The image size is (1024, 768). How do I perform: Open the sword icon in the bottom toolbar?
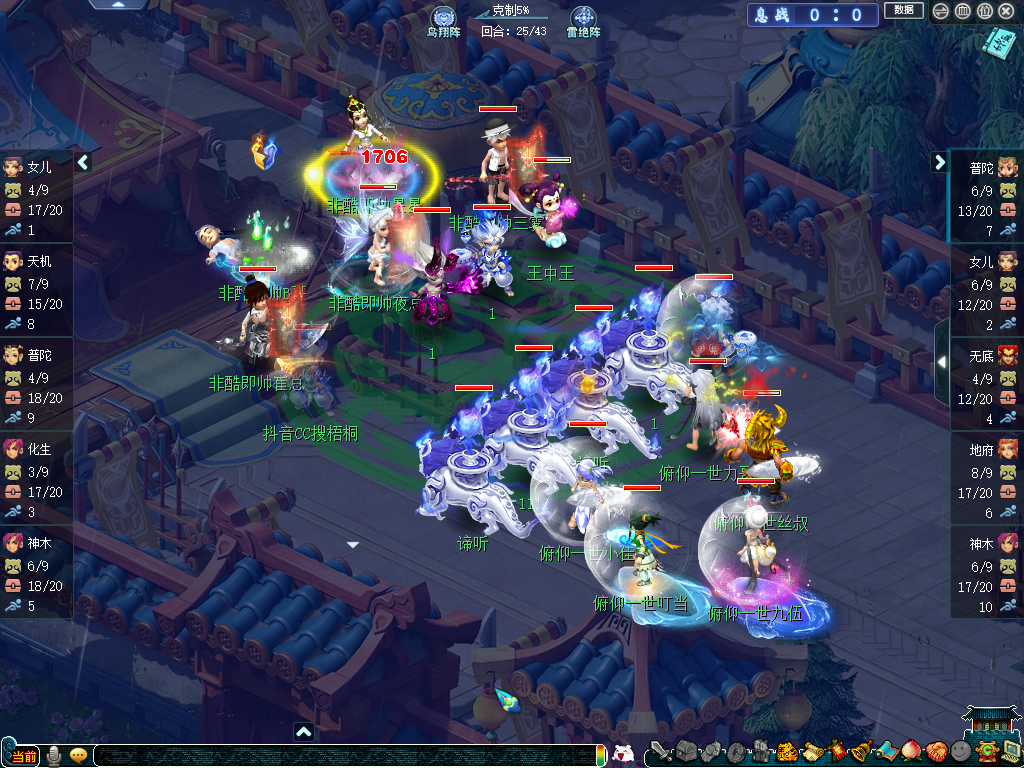click(x=659, y=752)
